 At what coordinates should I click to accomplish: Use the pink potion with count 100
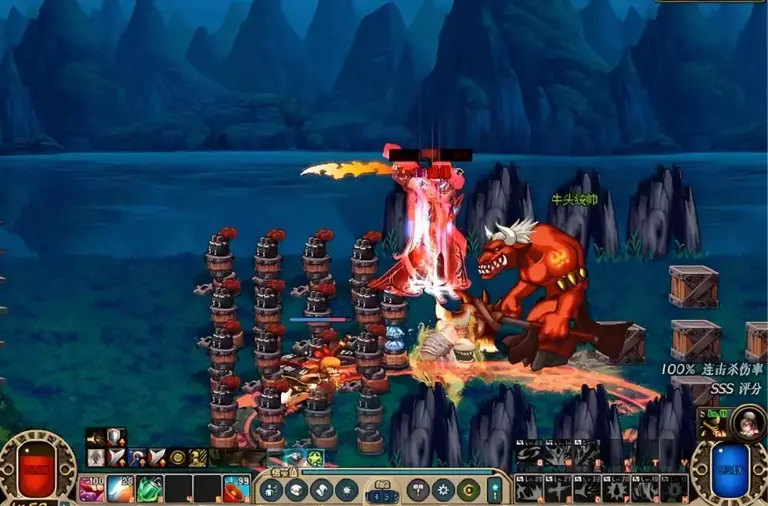(x=93, y=489)
